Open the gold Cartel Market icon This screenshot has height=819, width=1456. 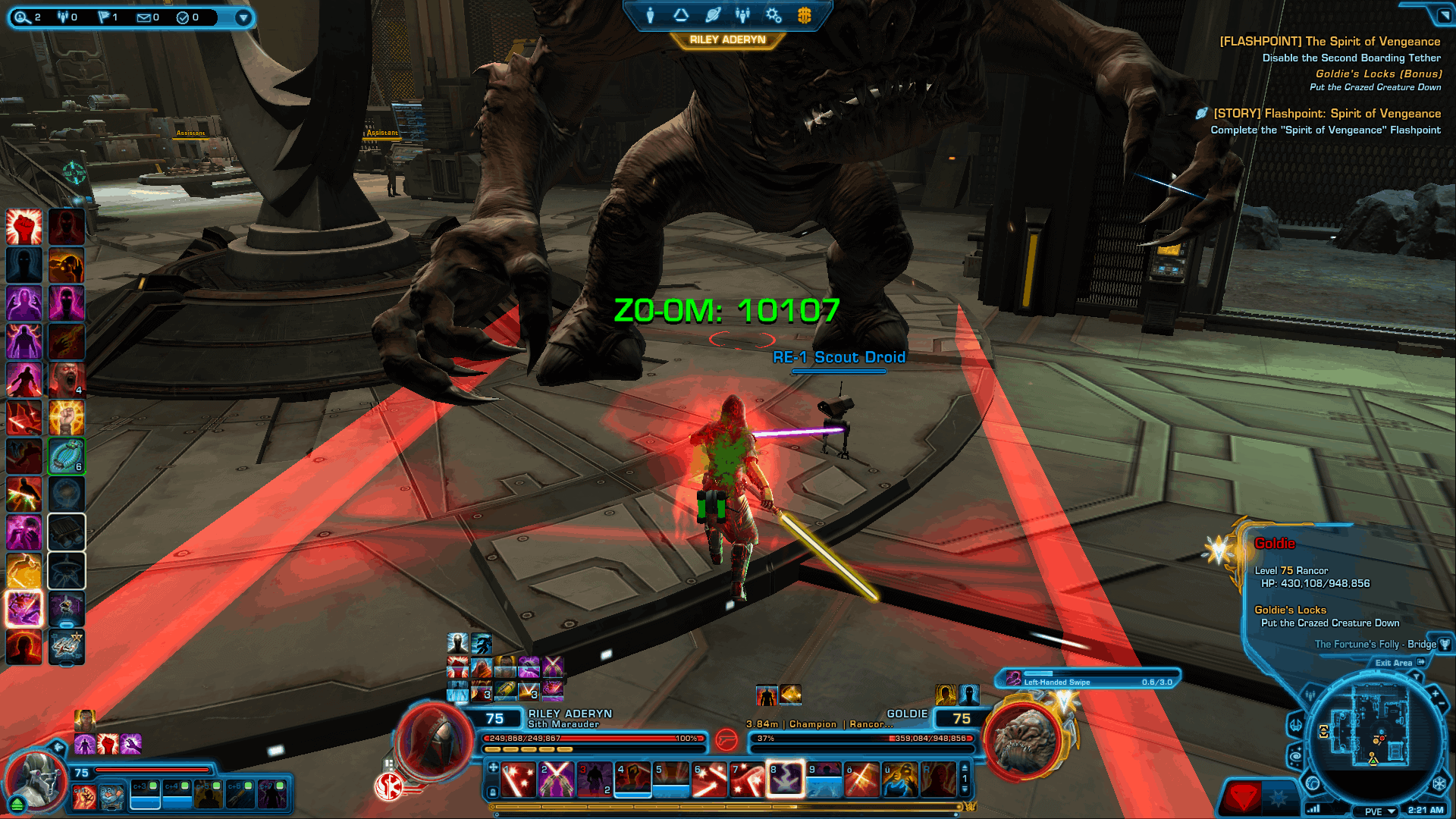pyautogui.click(x=805, y=15)
